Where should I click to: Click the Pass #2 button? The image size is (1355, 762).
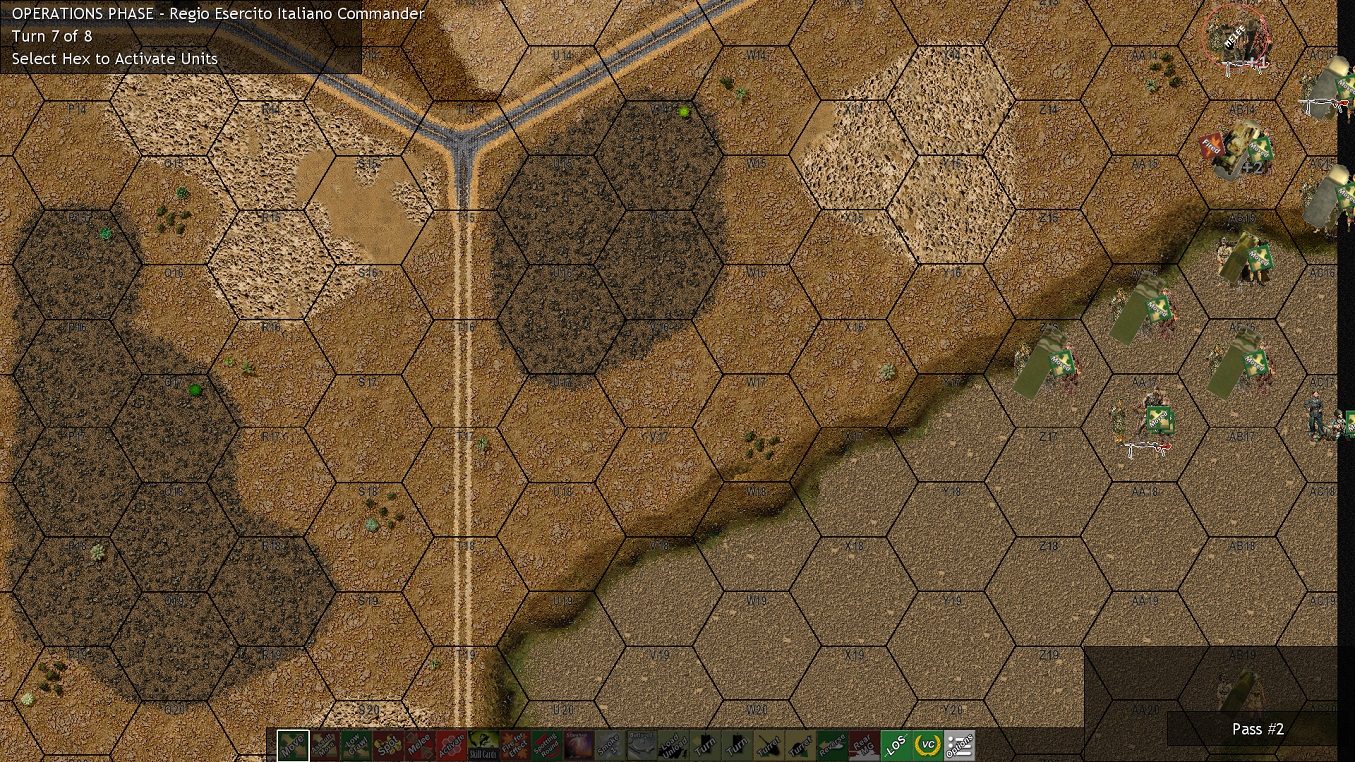1257,729
